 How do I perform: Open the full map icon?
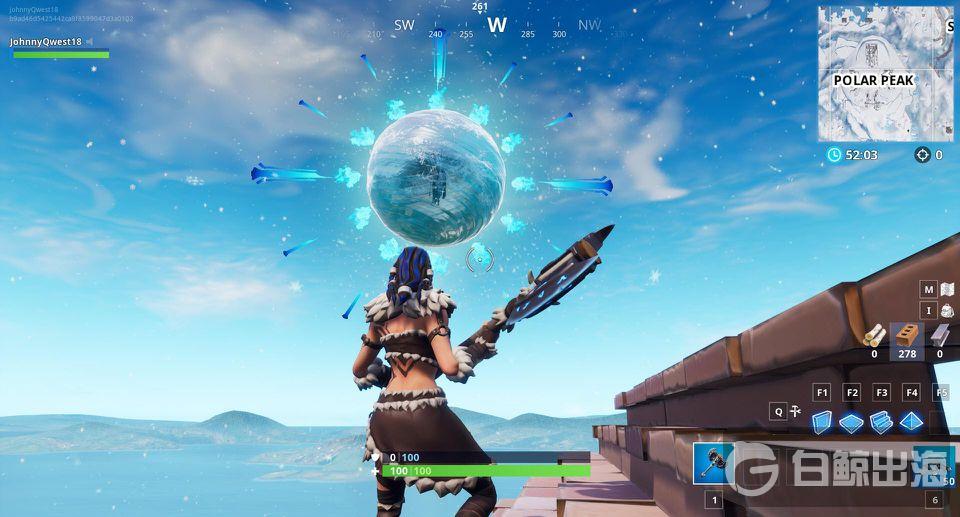[x=947, y=289]
